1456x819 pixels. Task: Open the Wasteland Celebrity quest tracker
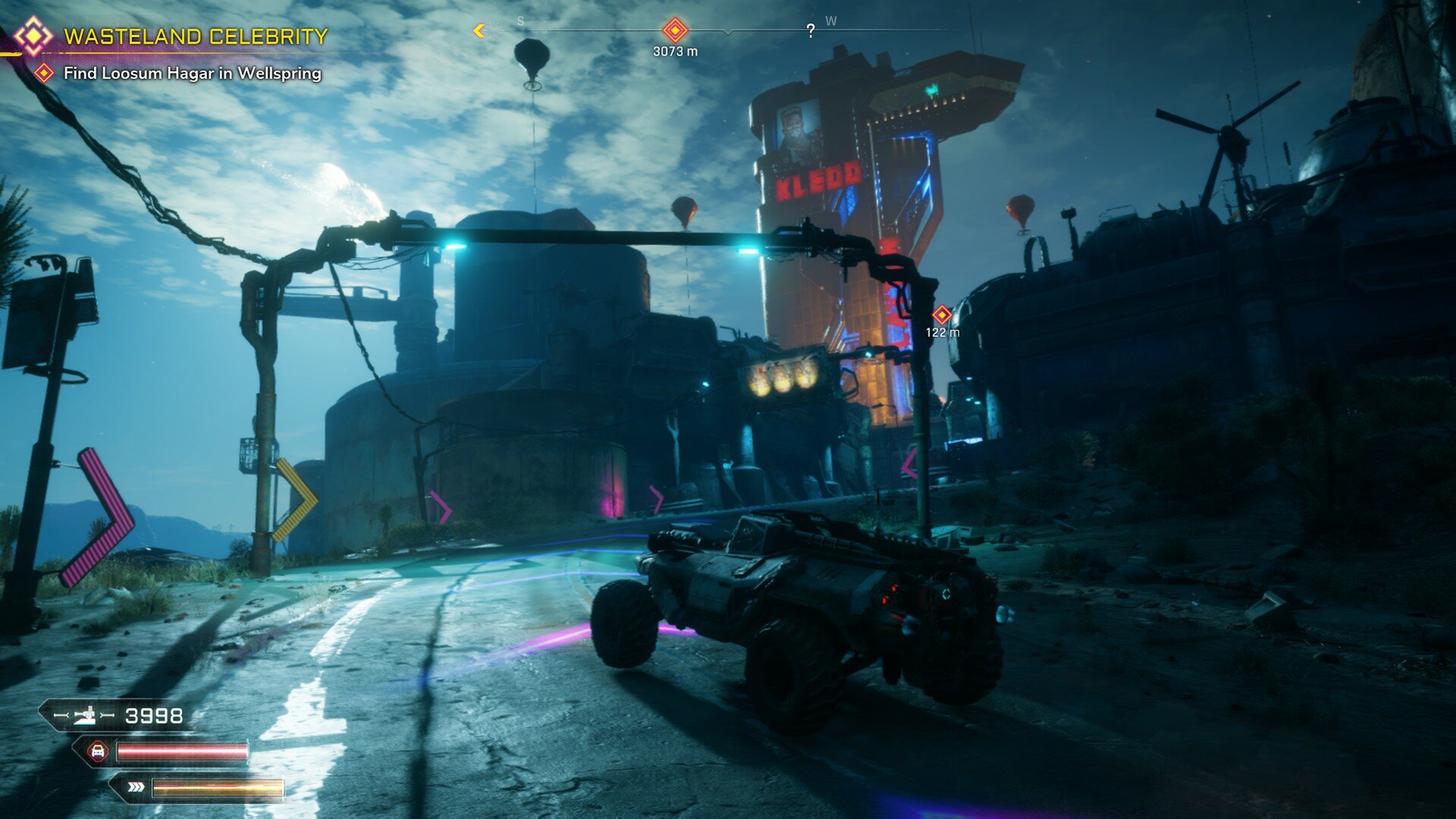[x=195, y=36]
